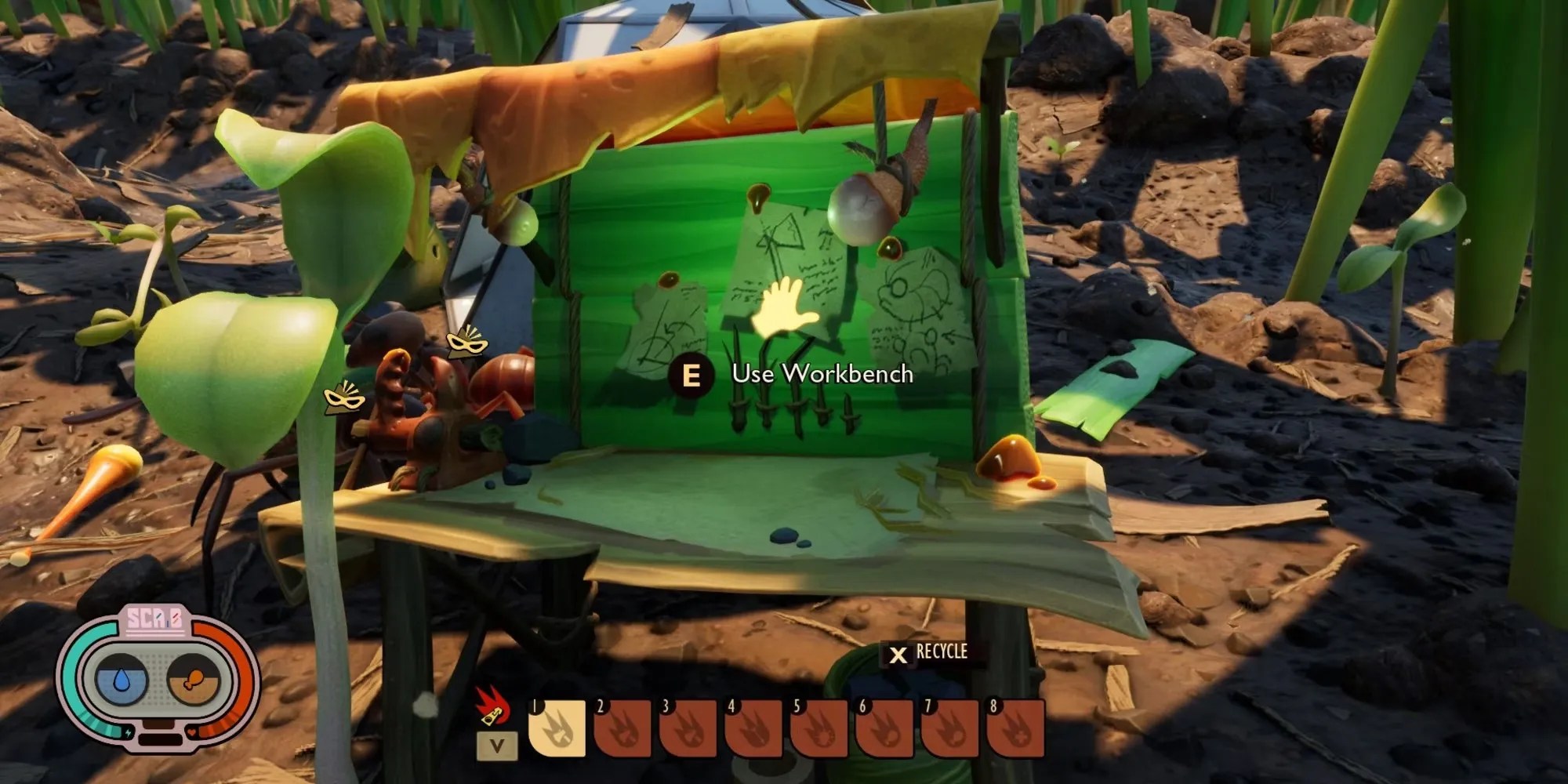Click the water droplet thirst gauge
Viewport: 1568px width, 784px height.
(122, 679)
